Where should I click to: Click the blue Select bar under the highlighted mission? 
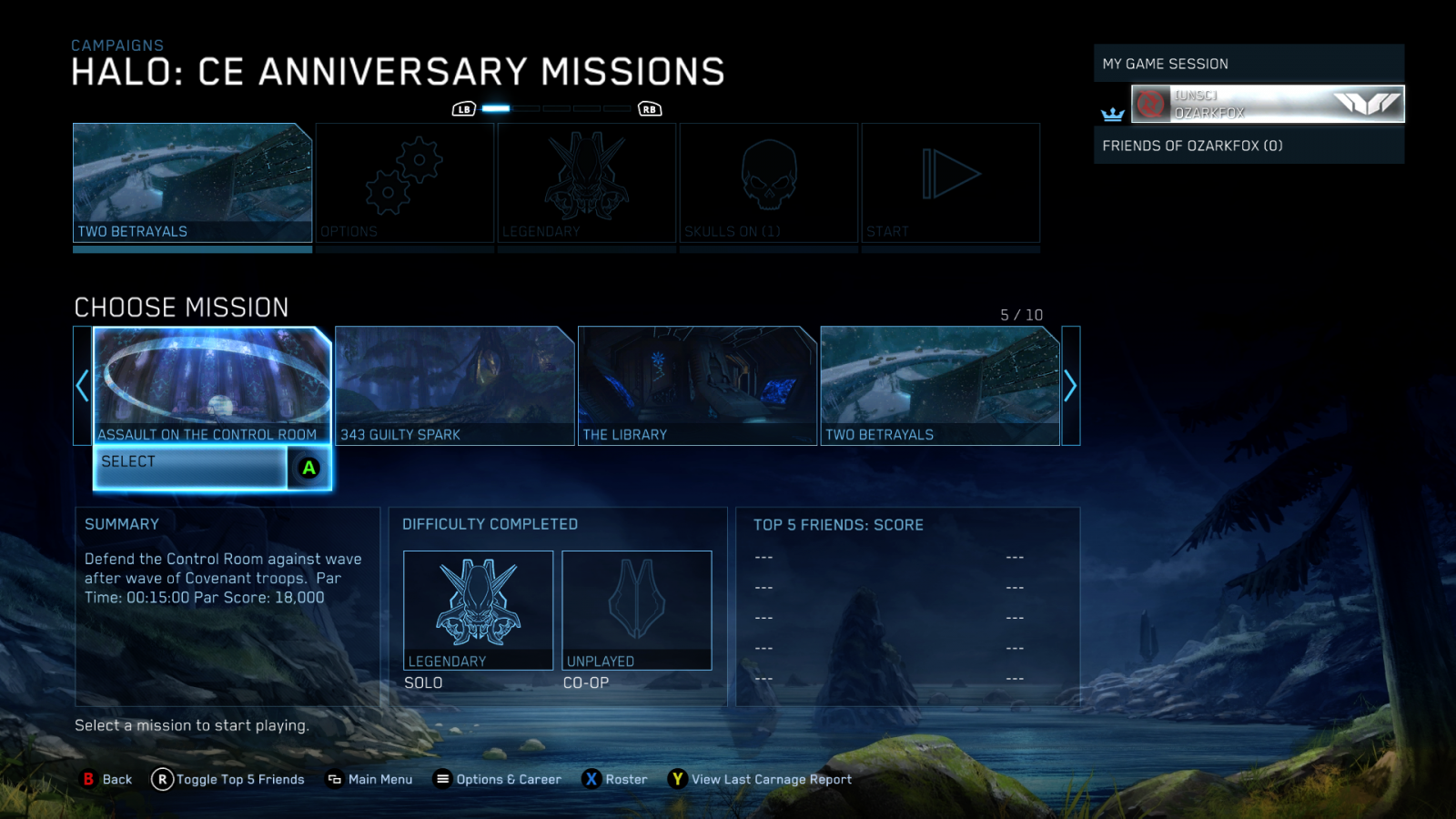(191, 468)
